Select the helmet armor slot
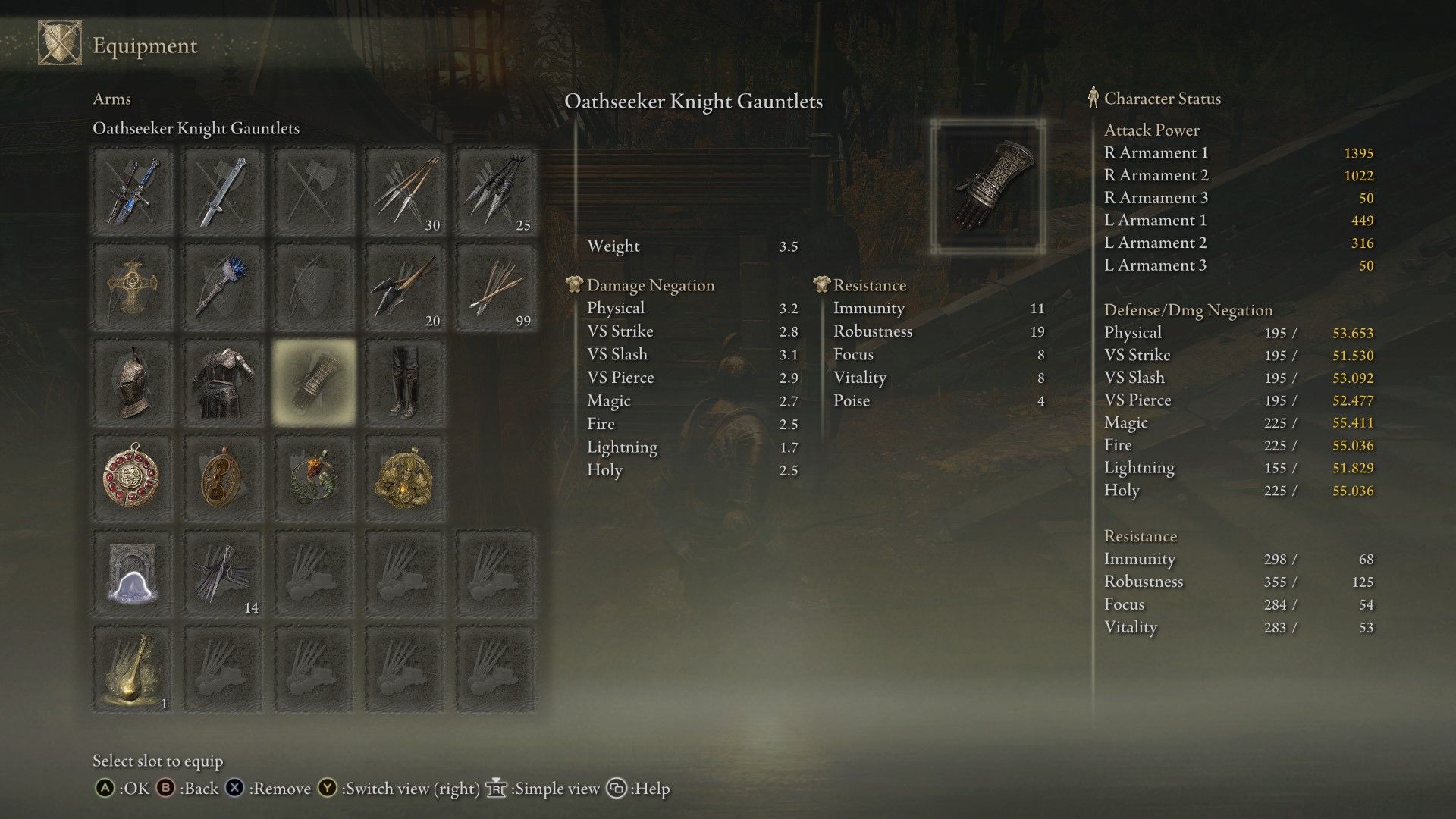The width and height of the screenshot is (1456, 819). [133, 383]
